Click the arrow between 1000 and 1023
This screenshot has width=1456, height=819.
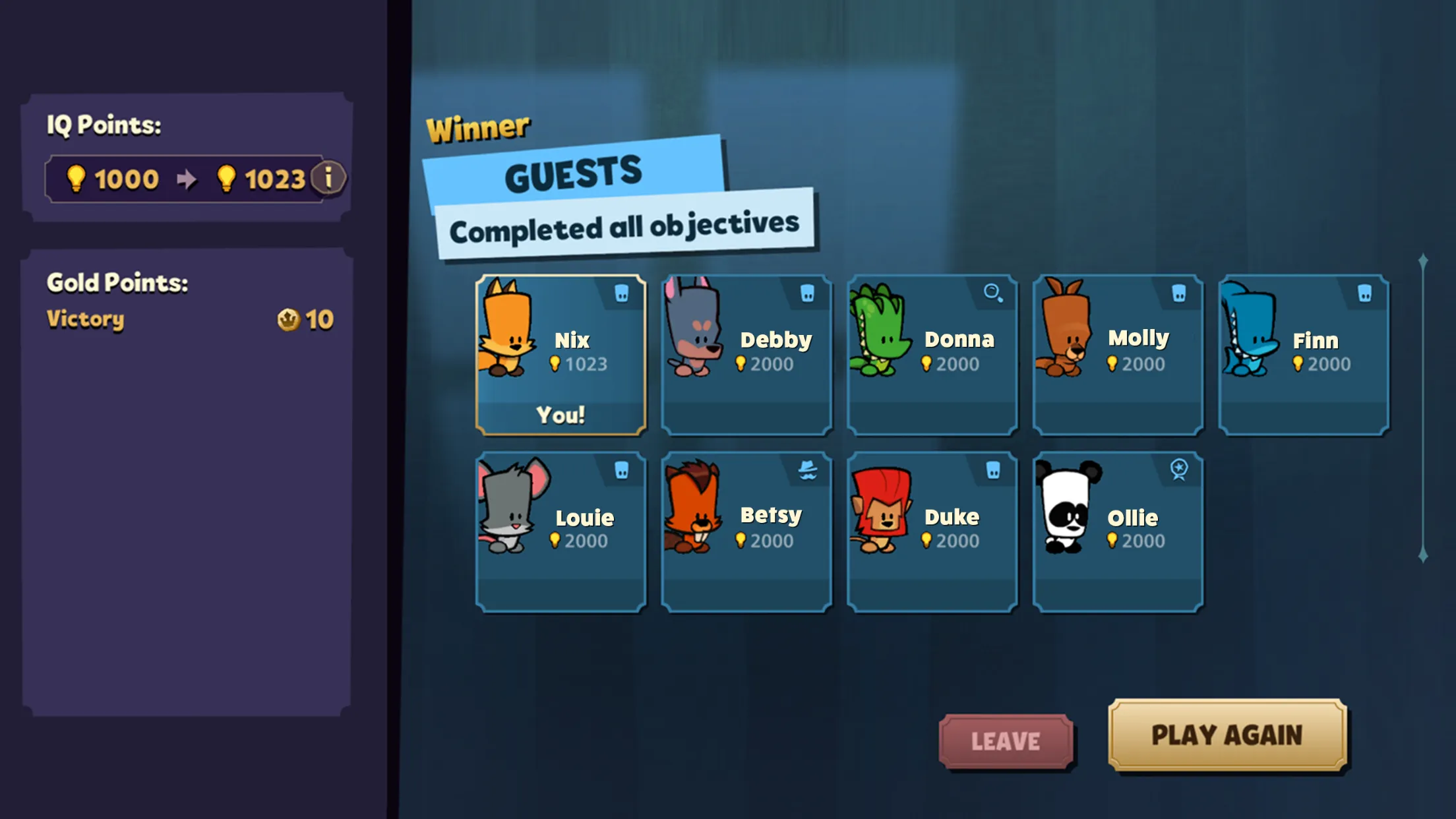[188, 178]
